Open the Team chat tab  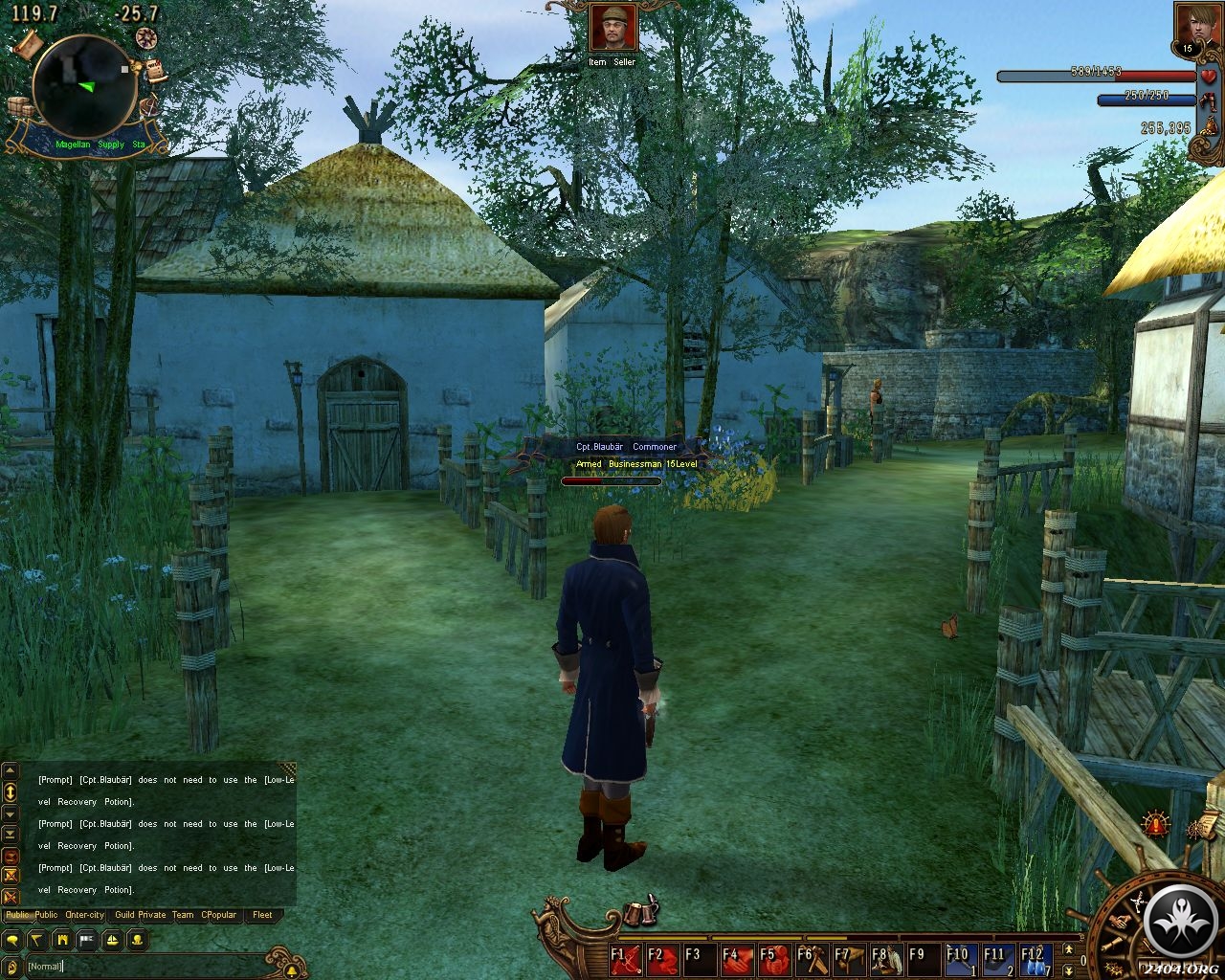tap(182, 915)
